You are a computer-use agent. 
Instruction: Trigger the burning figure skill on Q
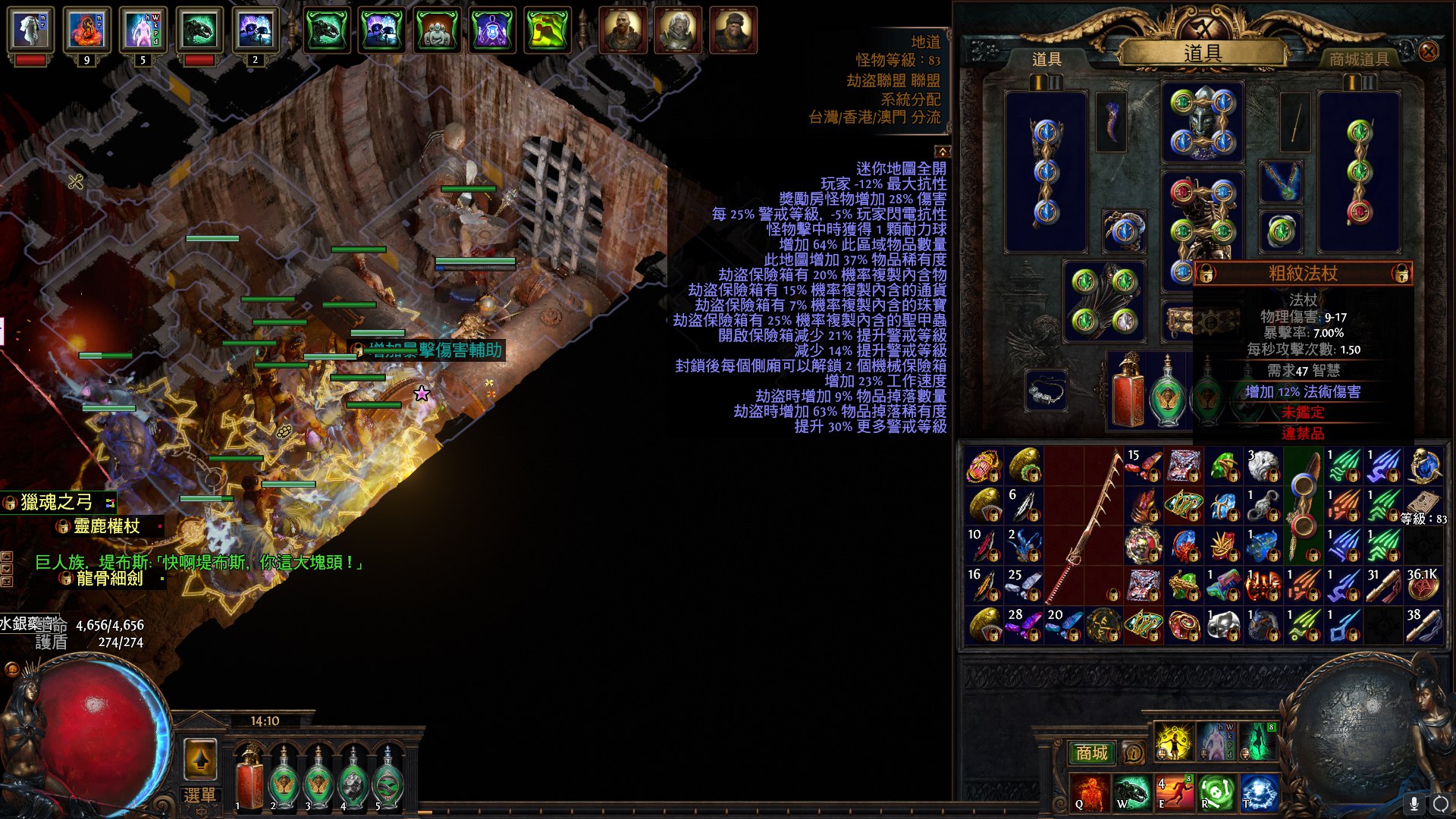(x=1090, y=792)
